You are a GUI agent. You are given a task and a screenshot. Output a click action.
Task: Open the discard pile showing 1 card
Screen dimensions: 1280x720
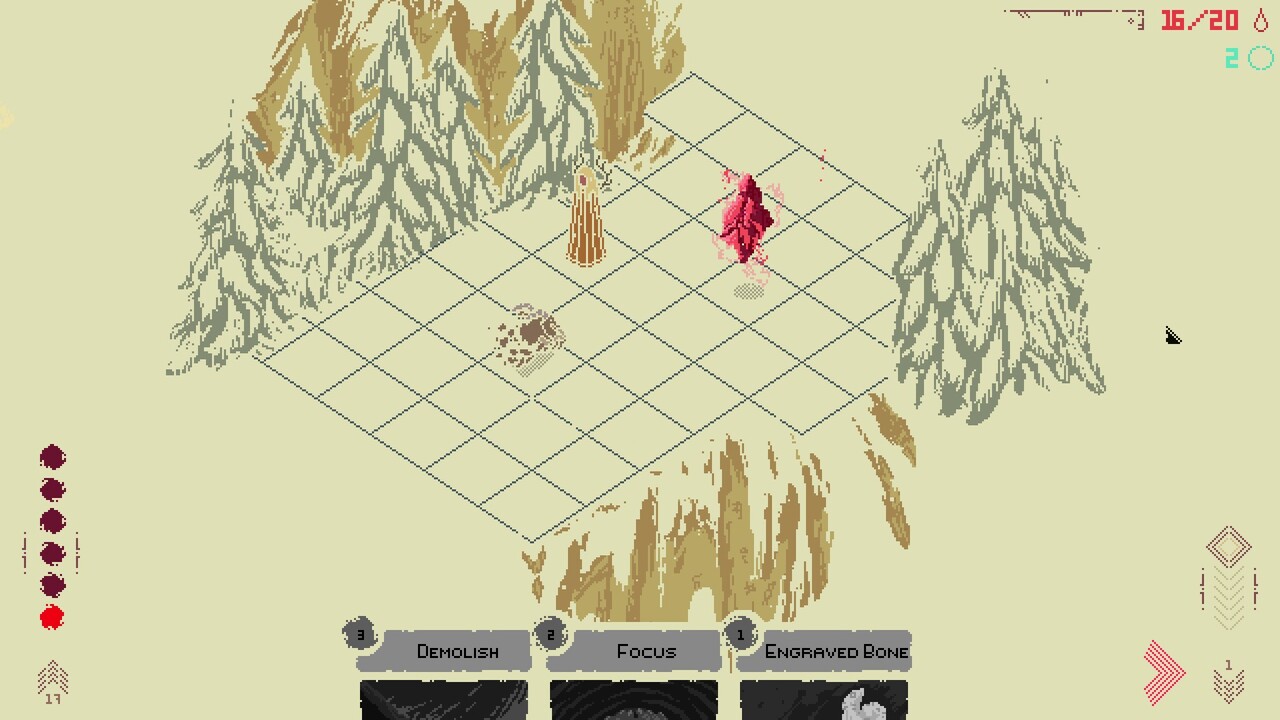coord(1229,680)
